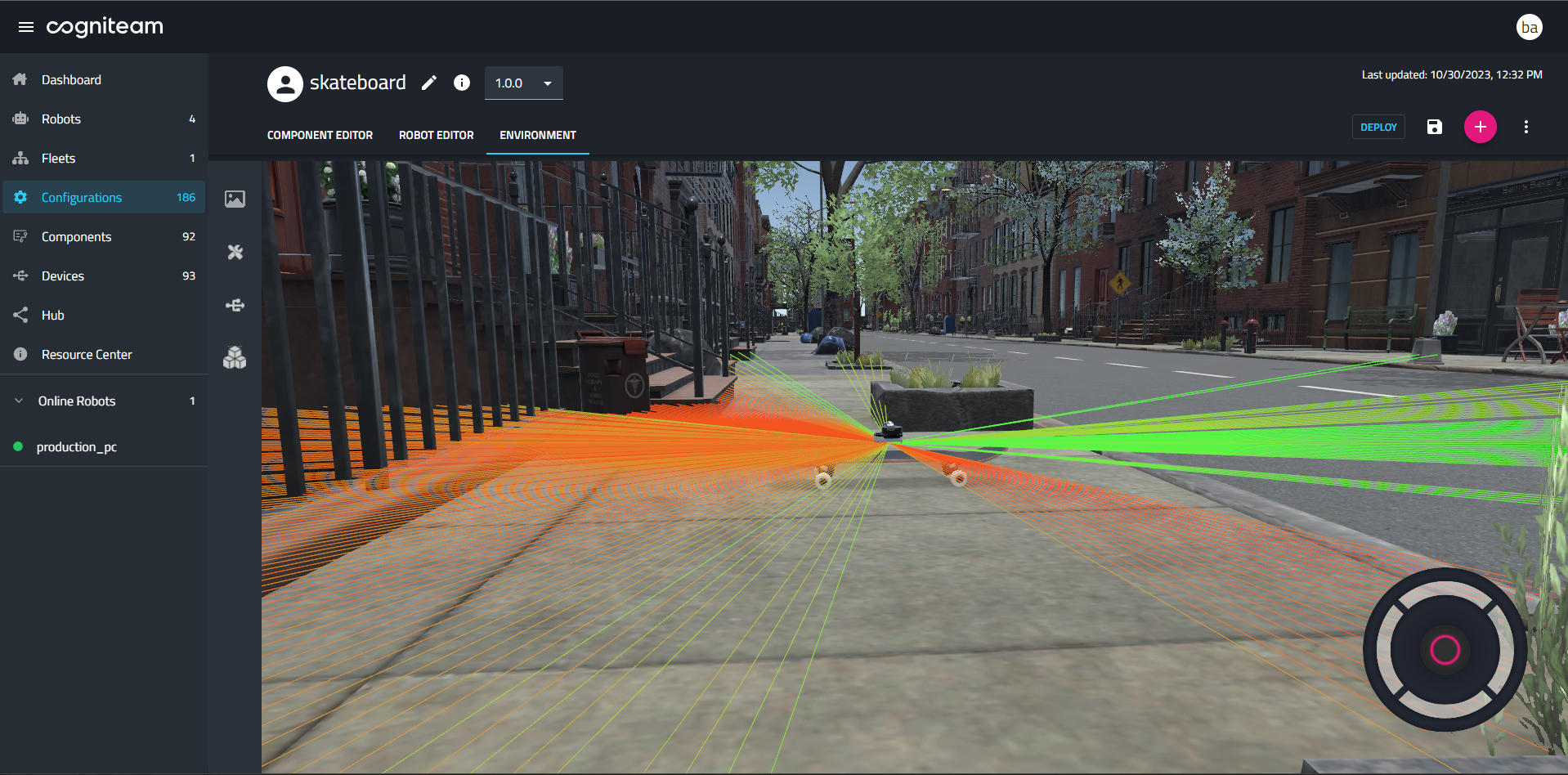Open the hamburger menu beside the cogniteam logo
This screenshot has height=775, width=1568.
click(25, 26)
